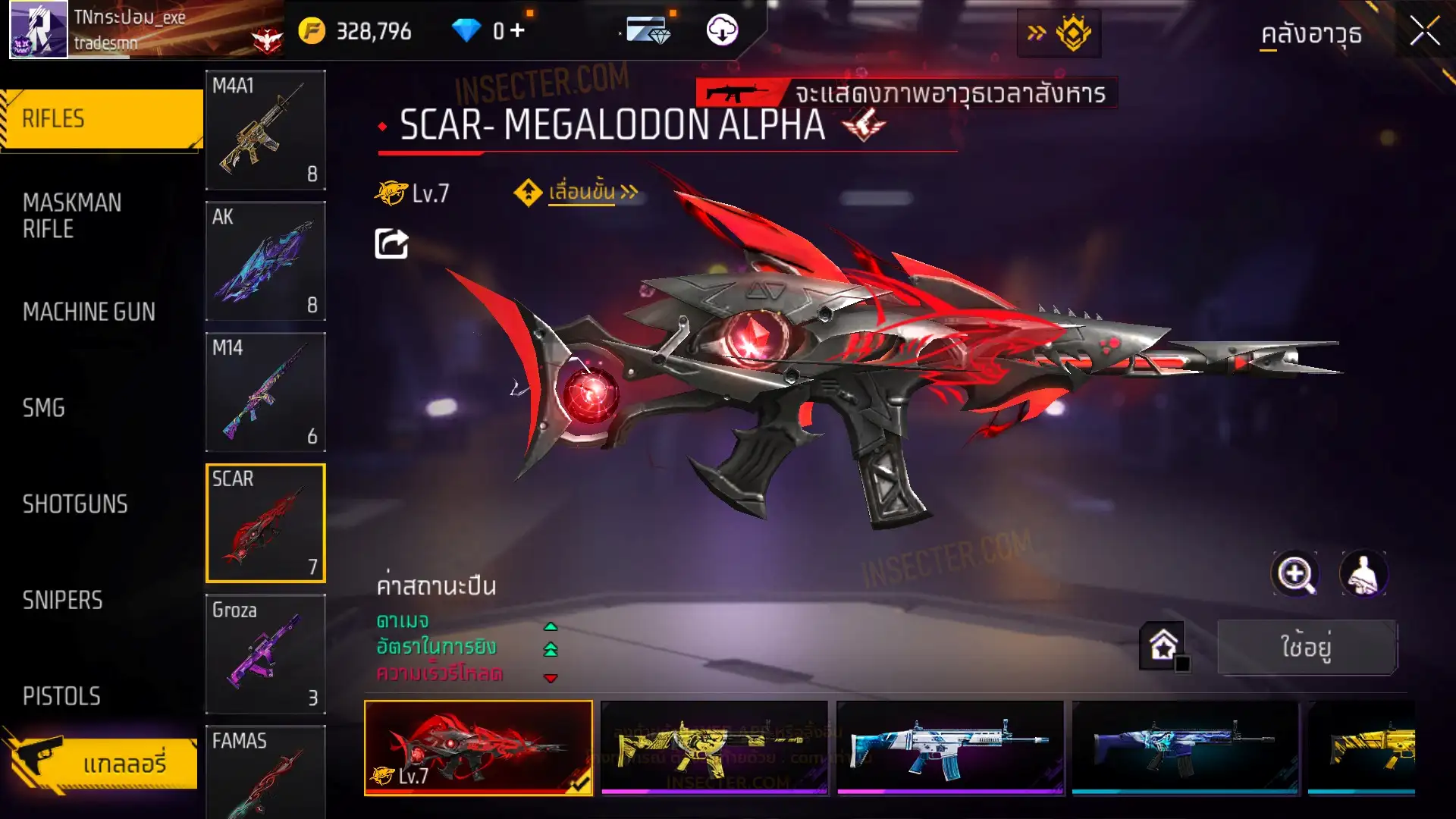Viewport: 1456px width, 819px height.
Task: Open the yellow gallery button
Action: (102, 763)
